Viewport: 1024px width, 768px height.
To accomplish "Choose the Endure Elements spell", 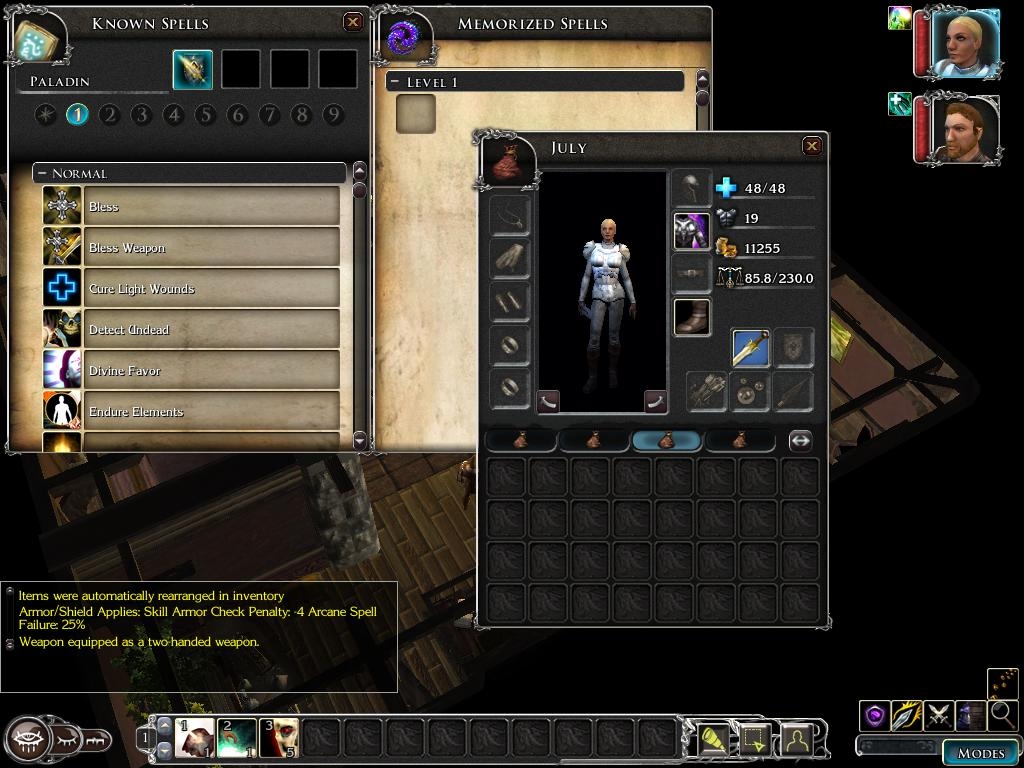I will (212, 411).
